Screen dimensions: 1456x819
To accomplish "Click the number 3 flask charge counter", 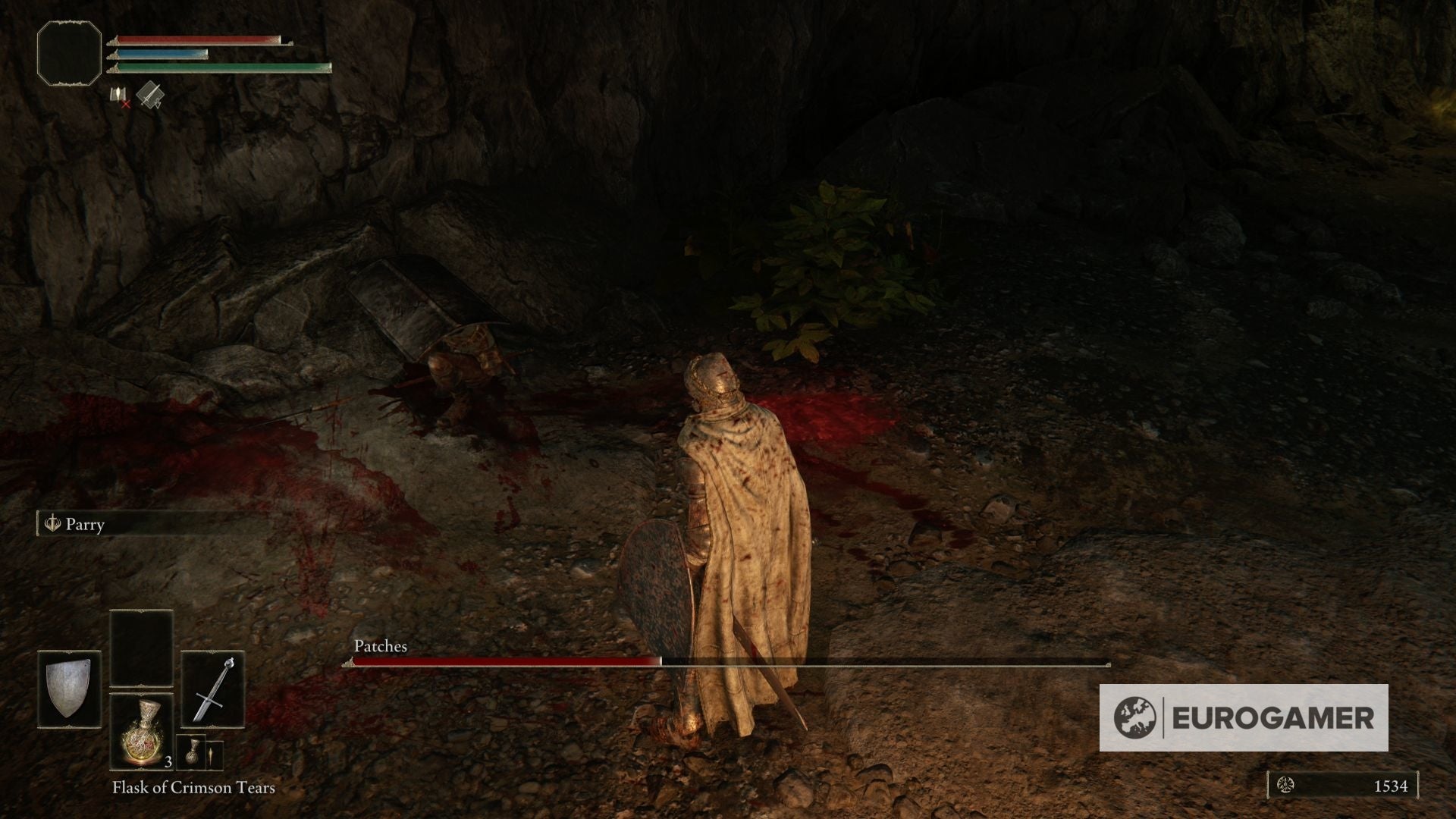I will click(168, 762).
